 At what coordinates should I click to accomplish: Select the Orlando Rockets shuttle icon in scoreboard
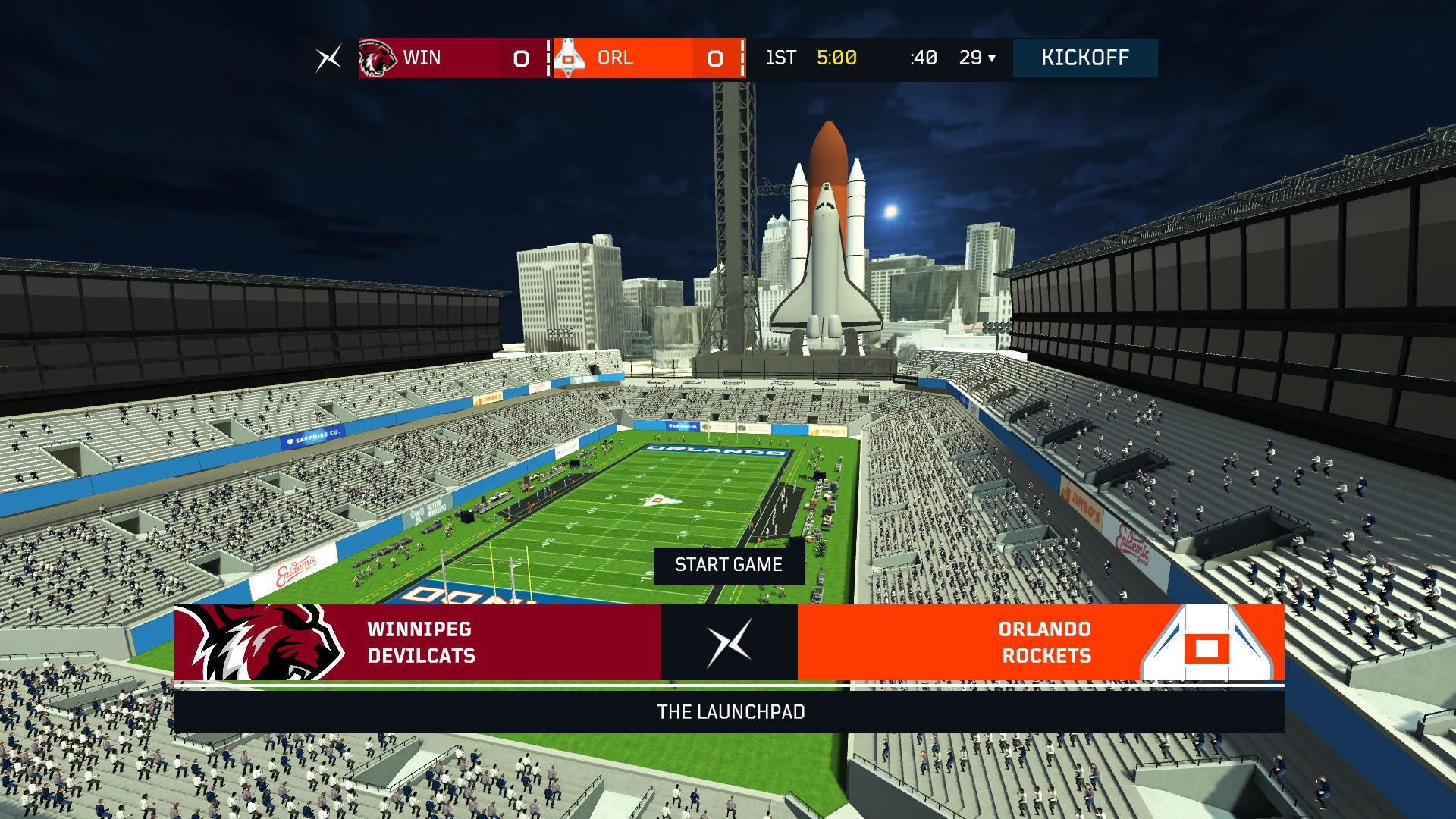[x=570, y=58]
